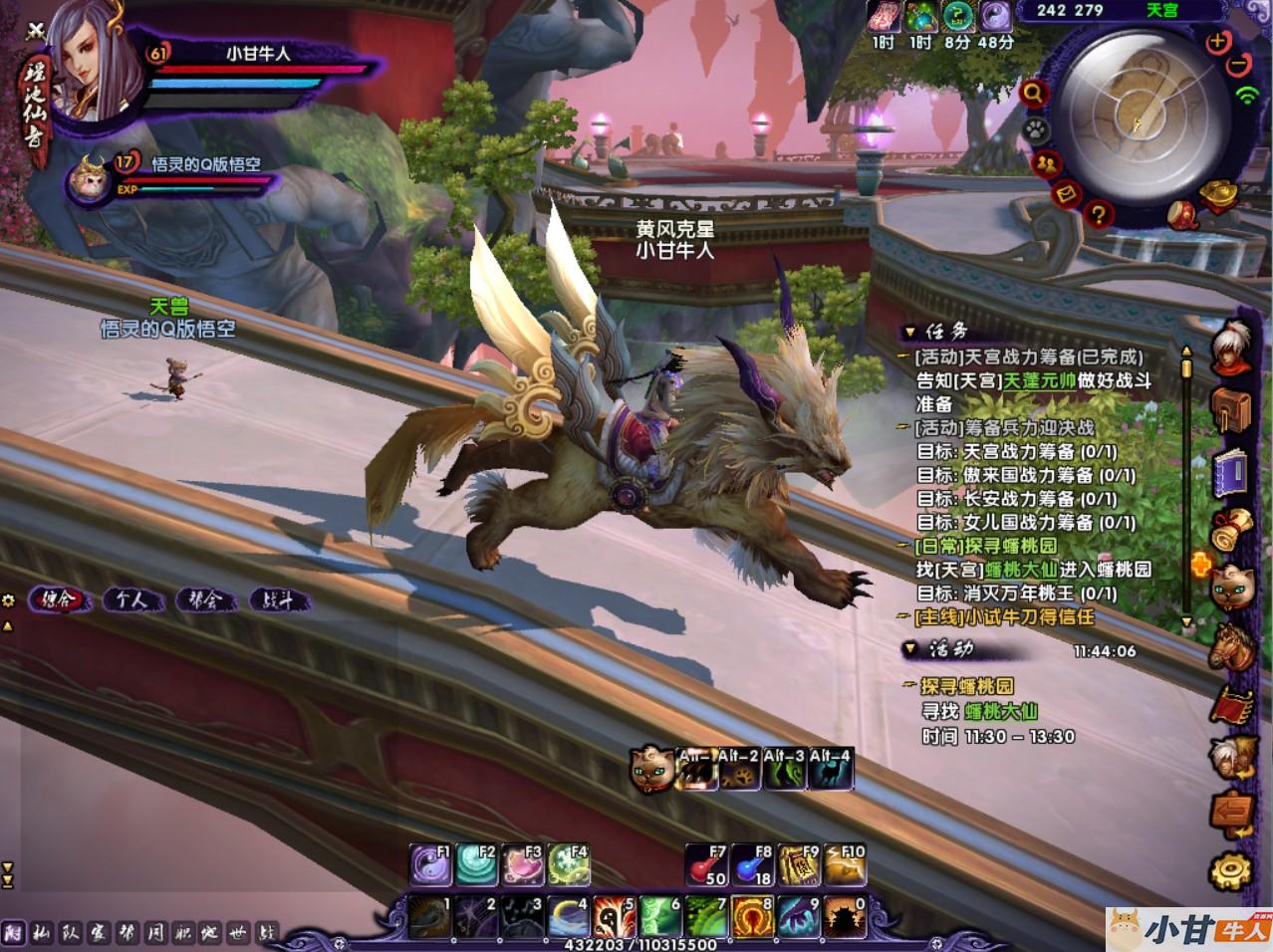Select the 探寻蟠桃园 daily quest entry

coord(973,546)
